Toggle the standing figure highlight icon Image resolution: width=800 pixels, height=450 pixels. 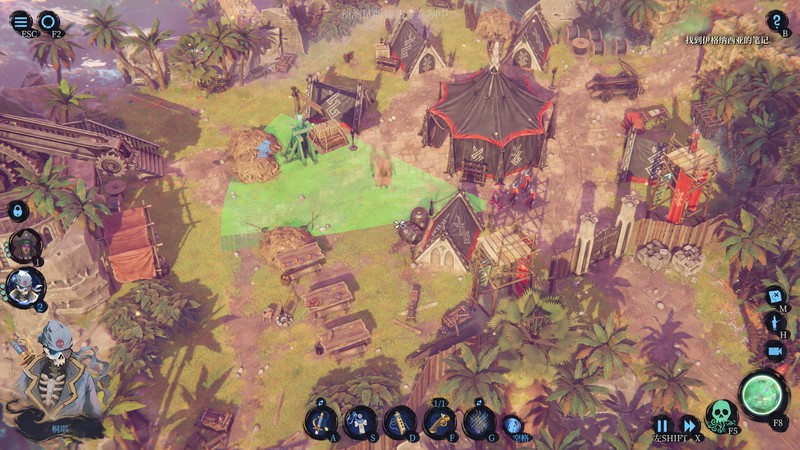[x=775, y=323]
